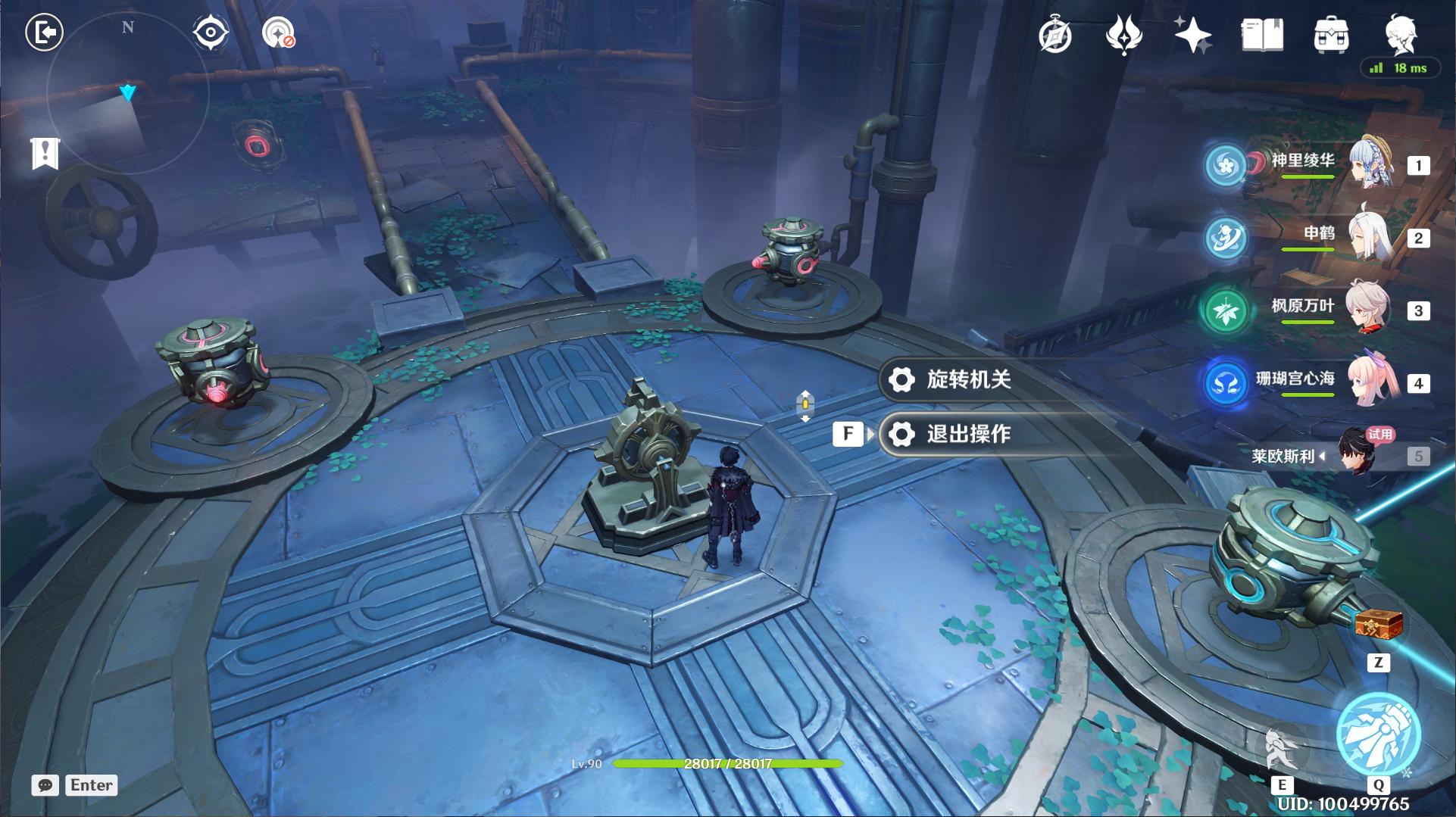This screenshot has width=1456, height=817.
Task: Use the treasure chest gadget icon
Action: tap(1378, 626)
